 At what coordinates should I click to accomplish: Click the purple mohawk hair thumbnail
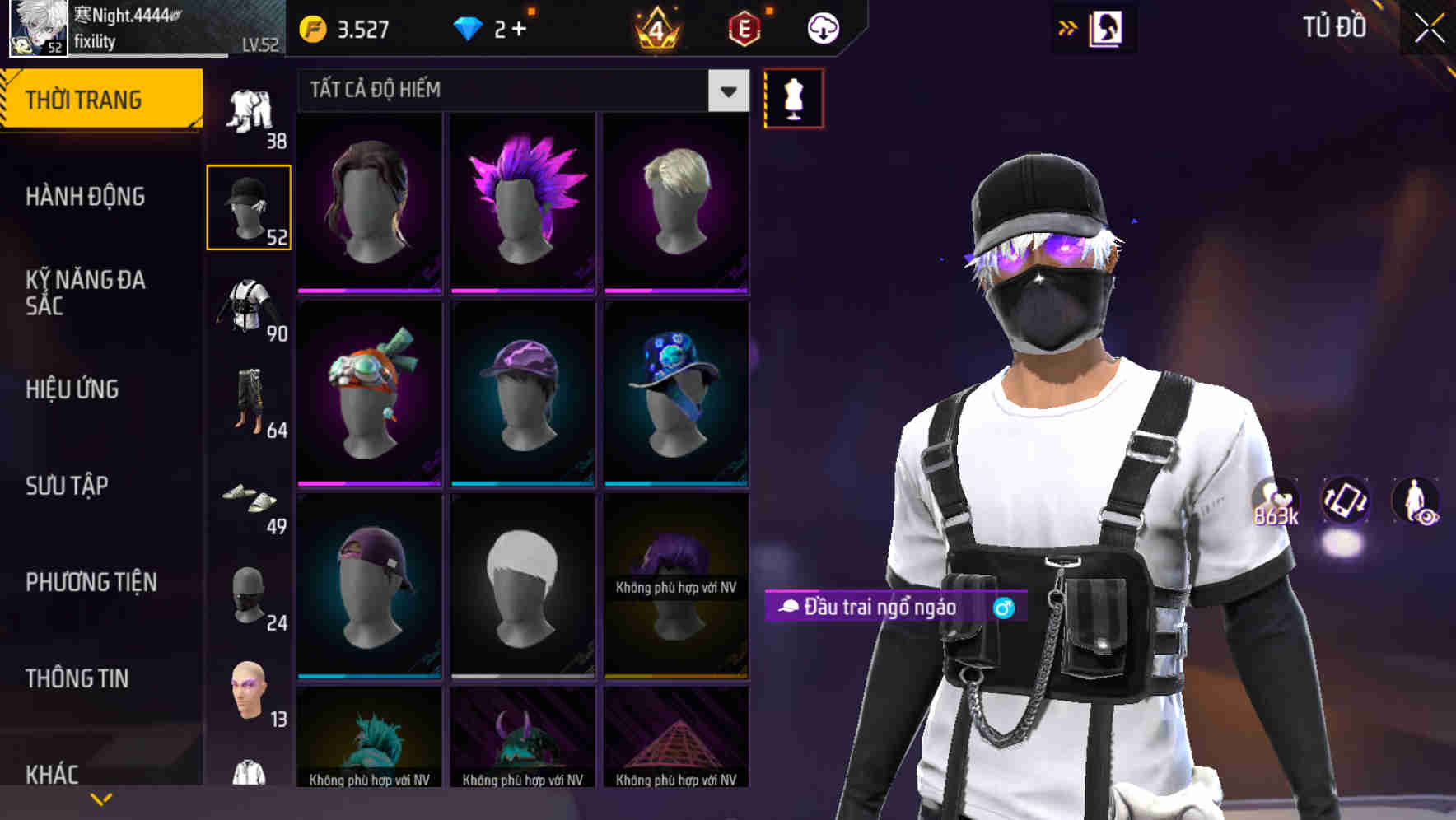(x=522, y=200)
